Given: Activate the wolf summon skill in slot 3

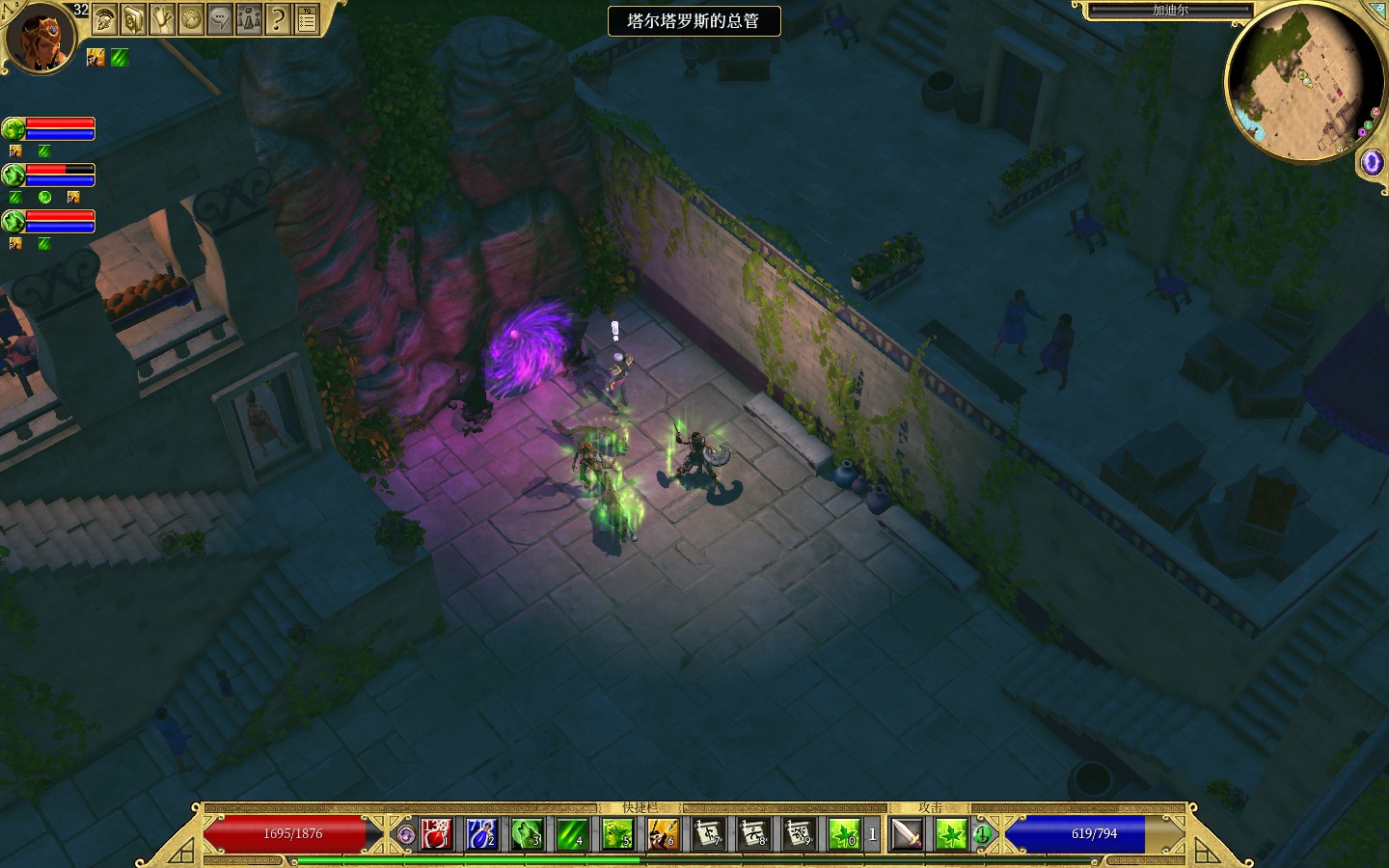Looking at the screenshot, I should point(527,834).
